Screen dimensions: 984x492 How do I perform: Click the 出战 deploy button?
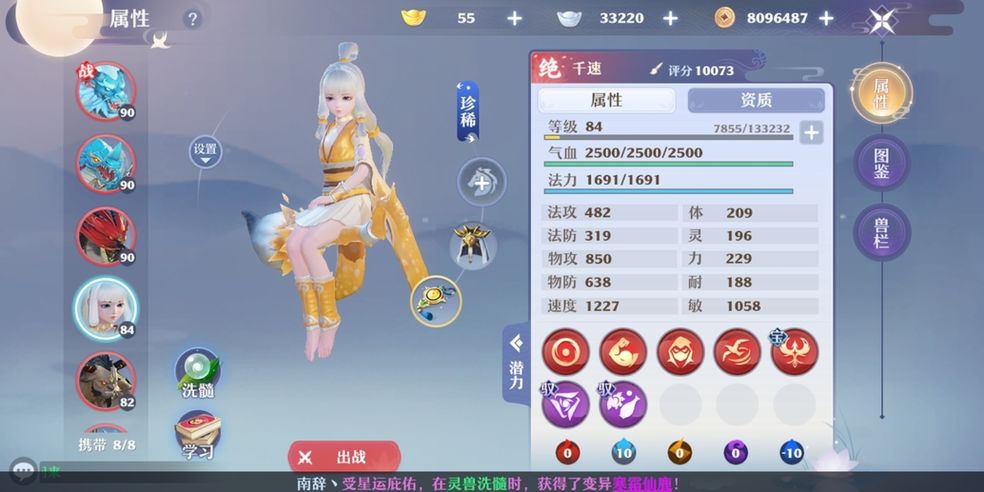point(344,457)
